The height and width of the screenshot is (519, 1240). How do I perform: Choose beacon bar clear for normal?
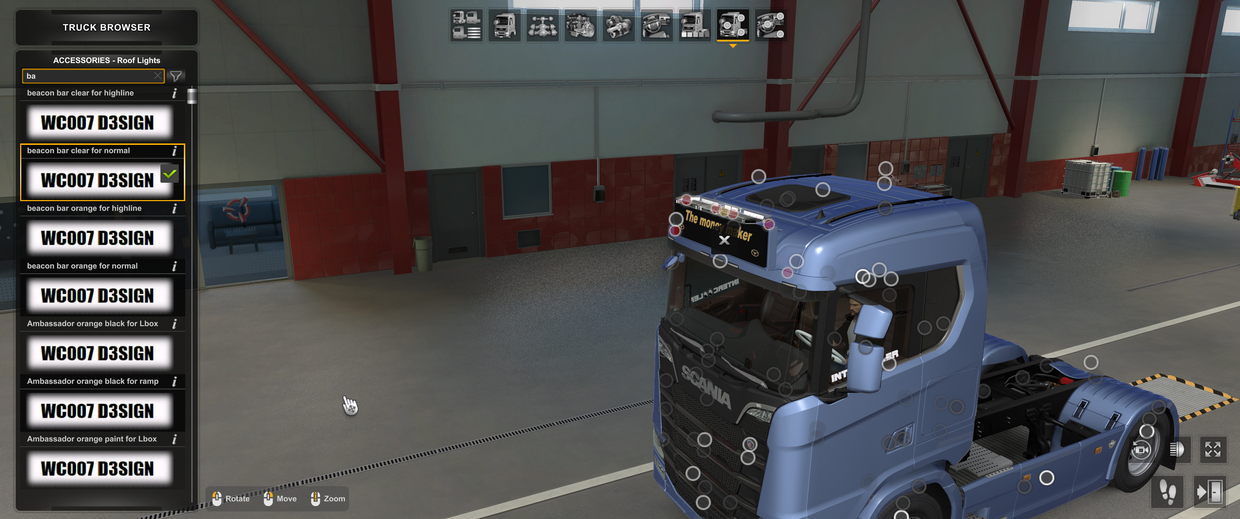[x=97, y=180]
